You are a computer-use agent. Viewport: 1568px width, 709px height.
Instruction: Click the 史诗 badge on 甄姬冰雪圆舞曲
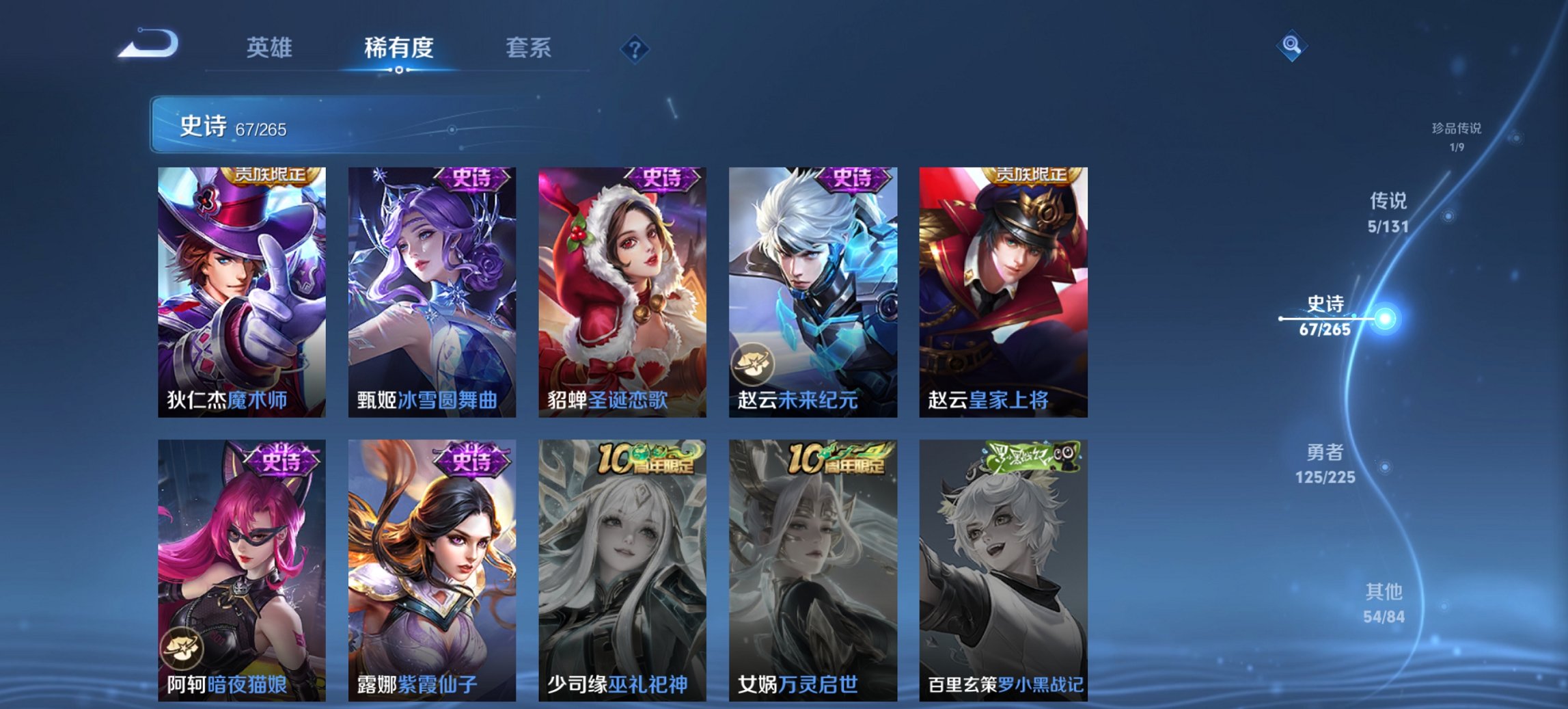471,178
